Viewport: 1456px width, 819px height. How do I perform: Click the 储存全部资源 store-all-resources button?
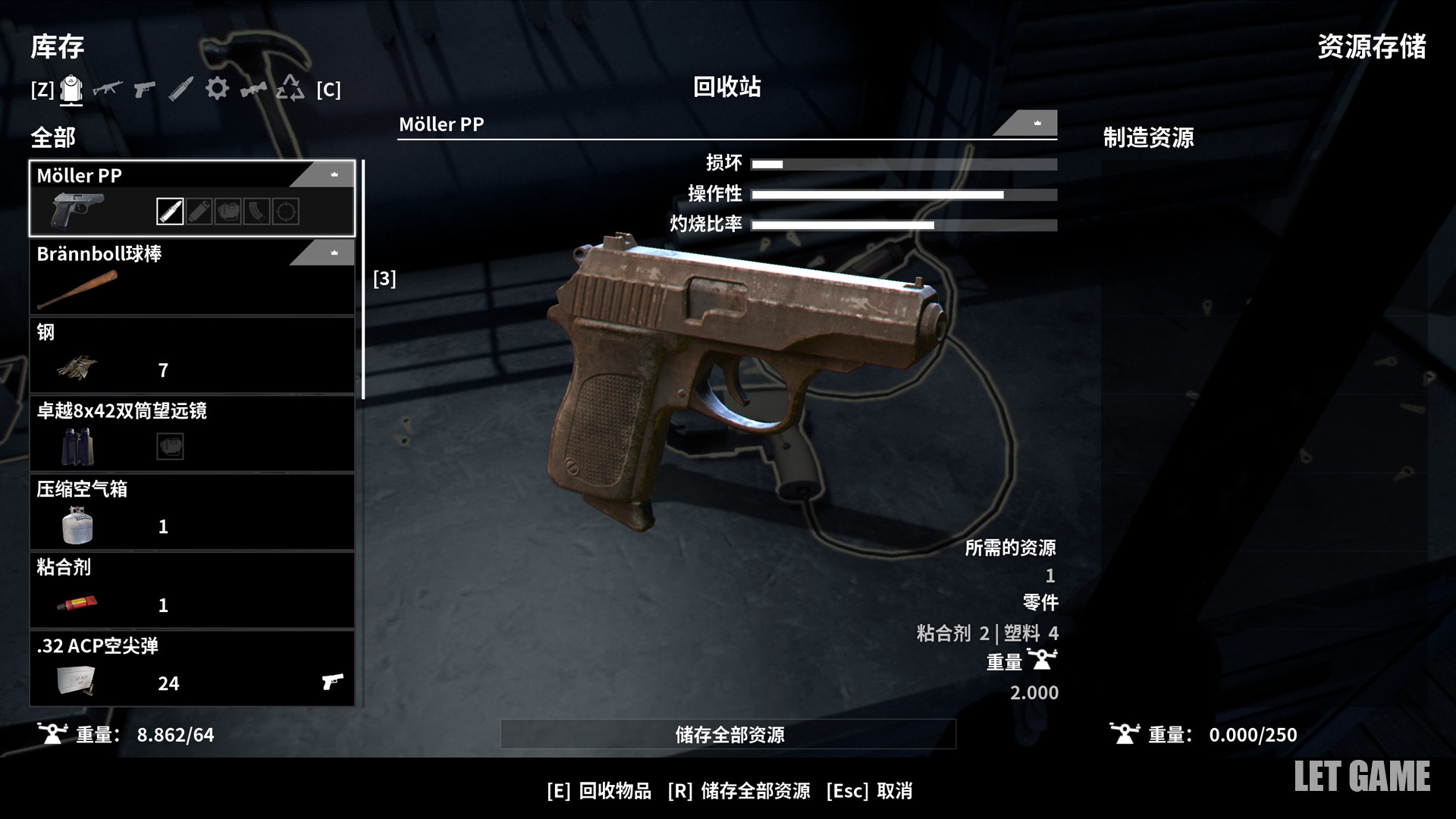pyautogui.click(x=728, y=734)
